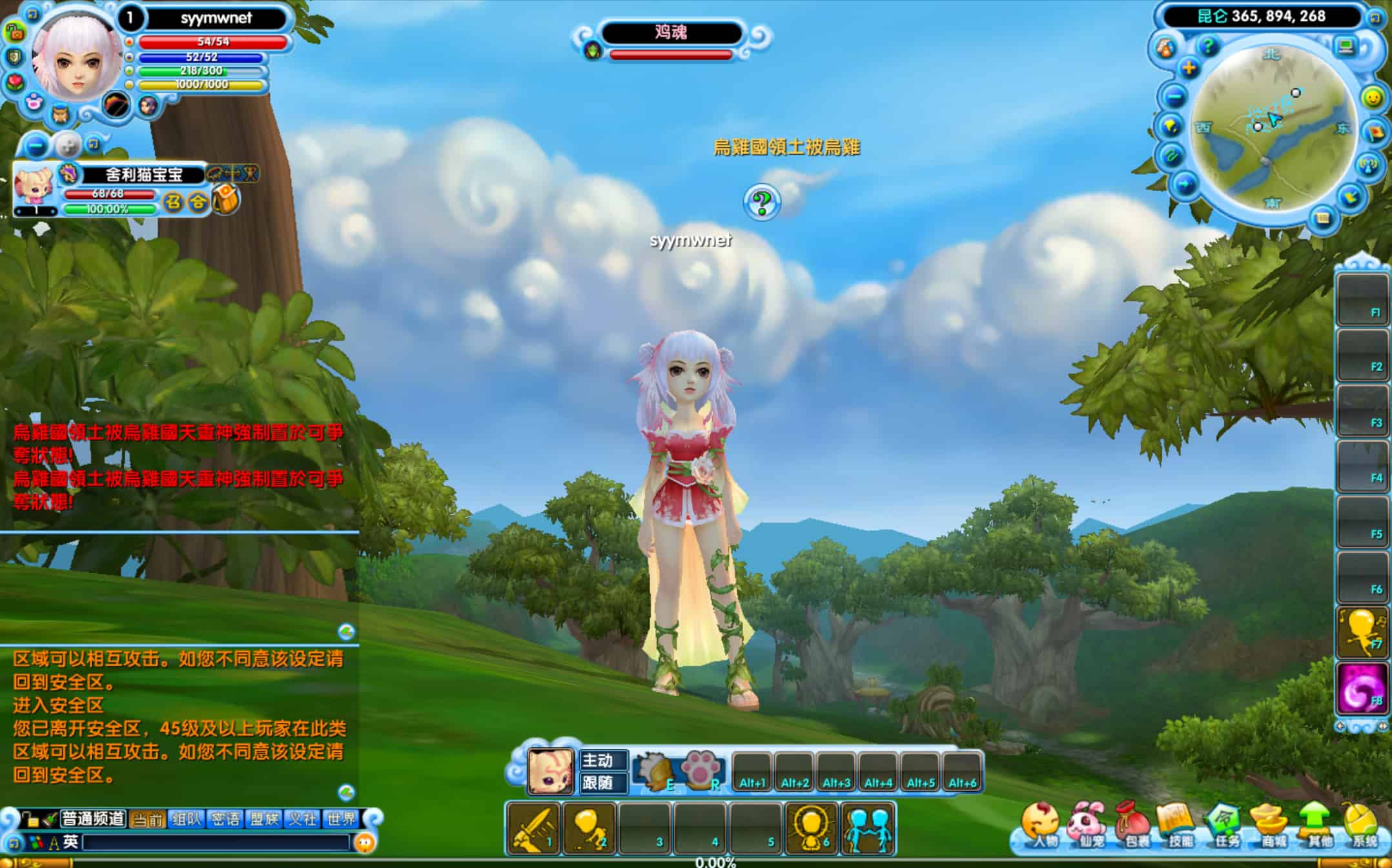Screen dimensions: 1392x868
Task: Use the meditation skill in slot 6
Action: click(811, 829)
